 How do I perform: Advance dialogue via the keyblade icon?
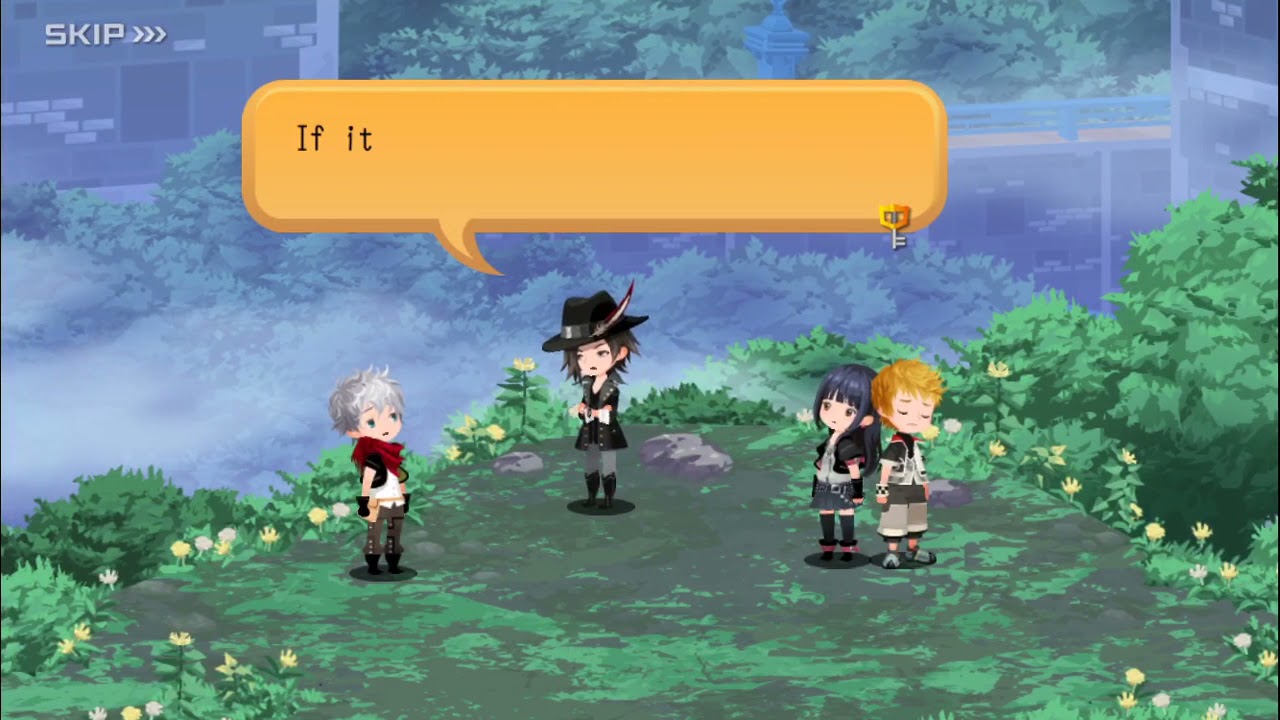(894, 224)
